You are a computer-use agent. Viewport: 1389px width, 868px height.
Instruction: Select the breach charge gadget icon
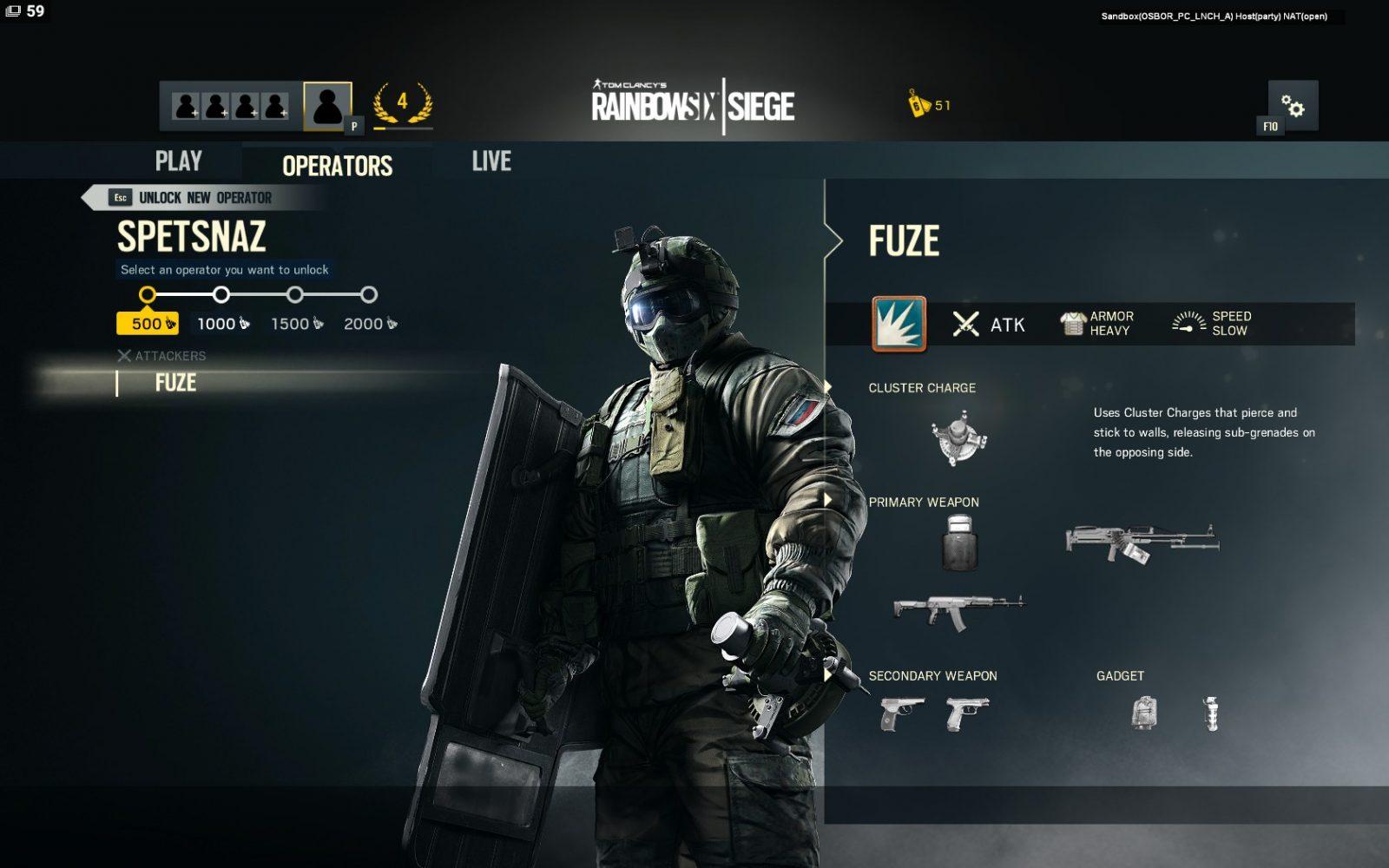(1144, 713)
